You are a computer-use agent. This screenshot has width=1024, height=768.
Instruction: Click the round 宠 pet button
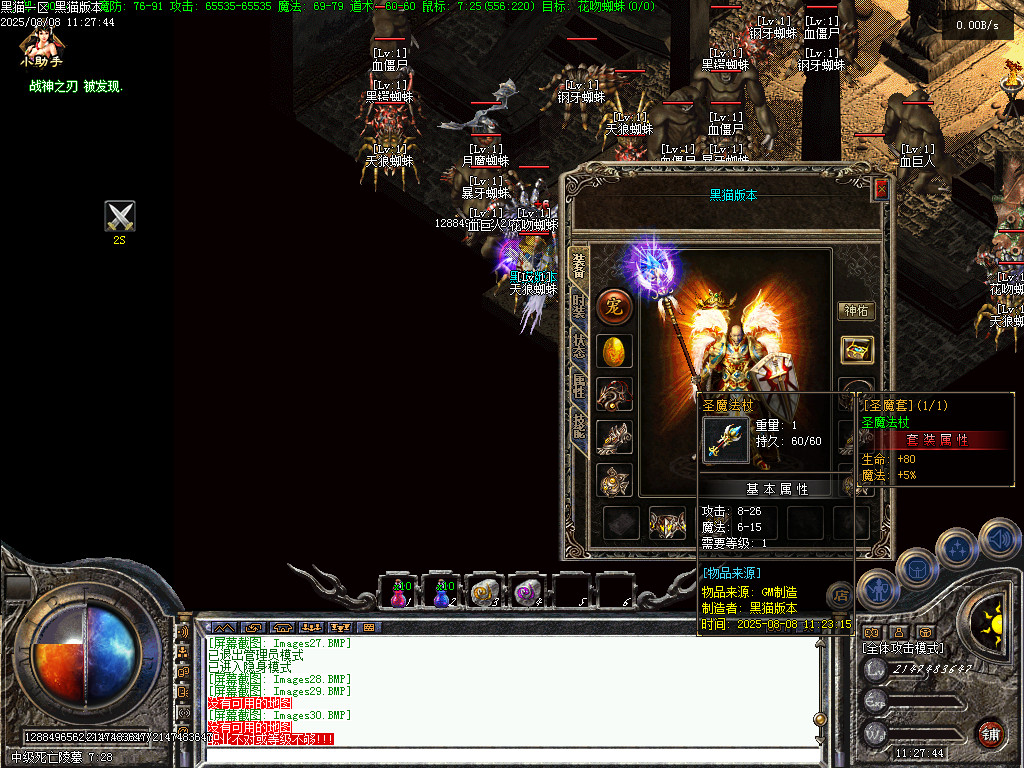tap(614, 307)
